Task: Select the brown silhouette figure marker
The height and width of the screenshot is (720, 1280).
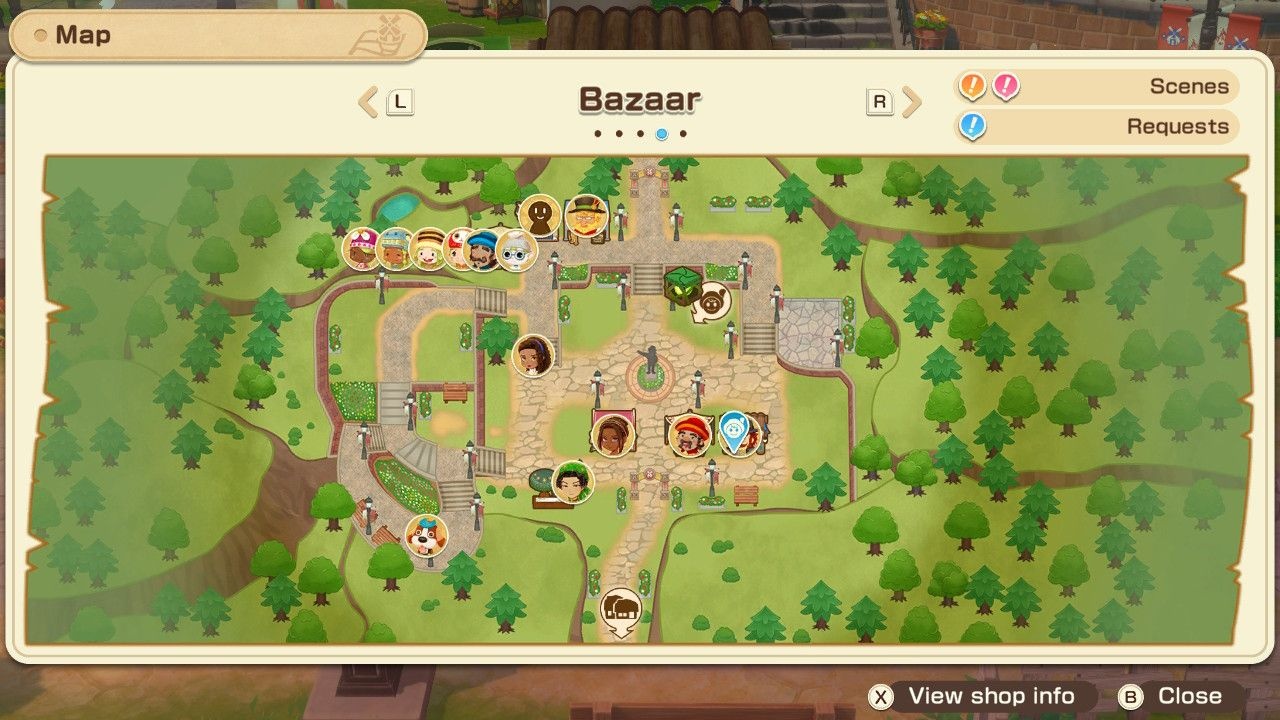Action: coord(540,215)
